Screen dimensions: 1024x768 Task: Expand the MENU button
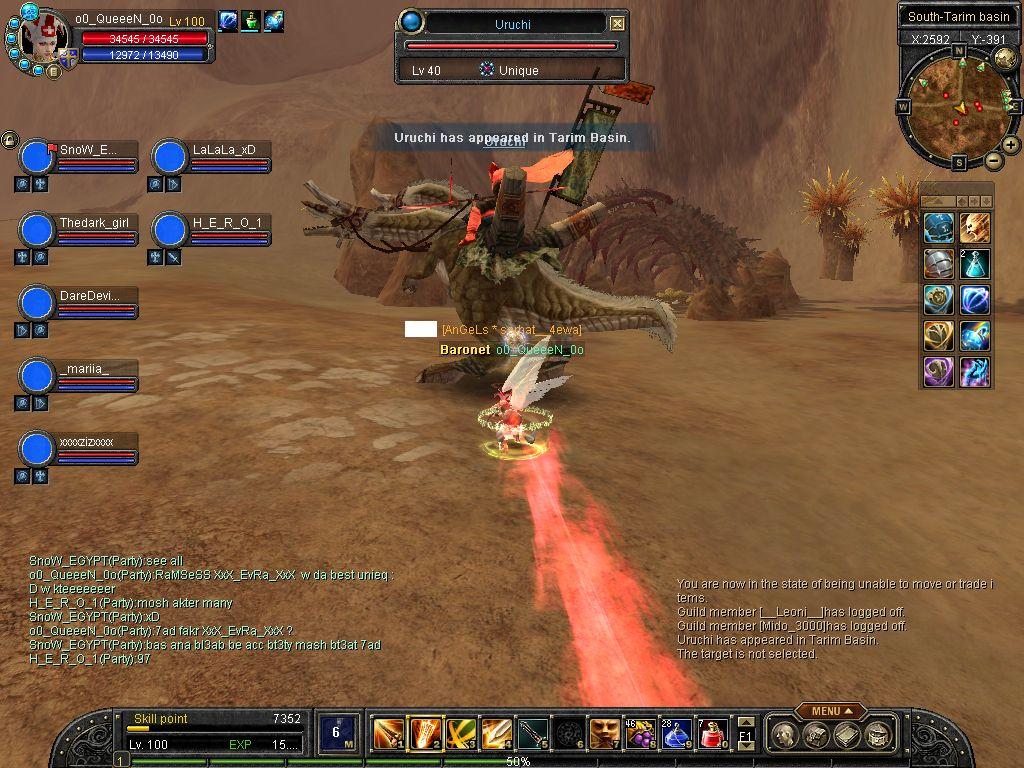[x=831, y=711]
